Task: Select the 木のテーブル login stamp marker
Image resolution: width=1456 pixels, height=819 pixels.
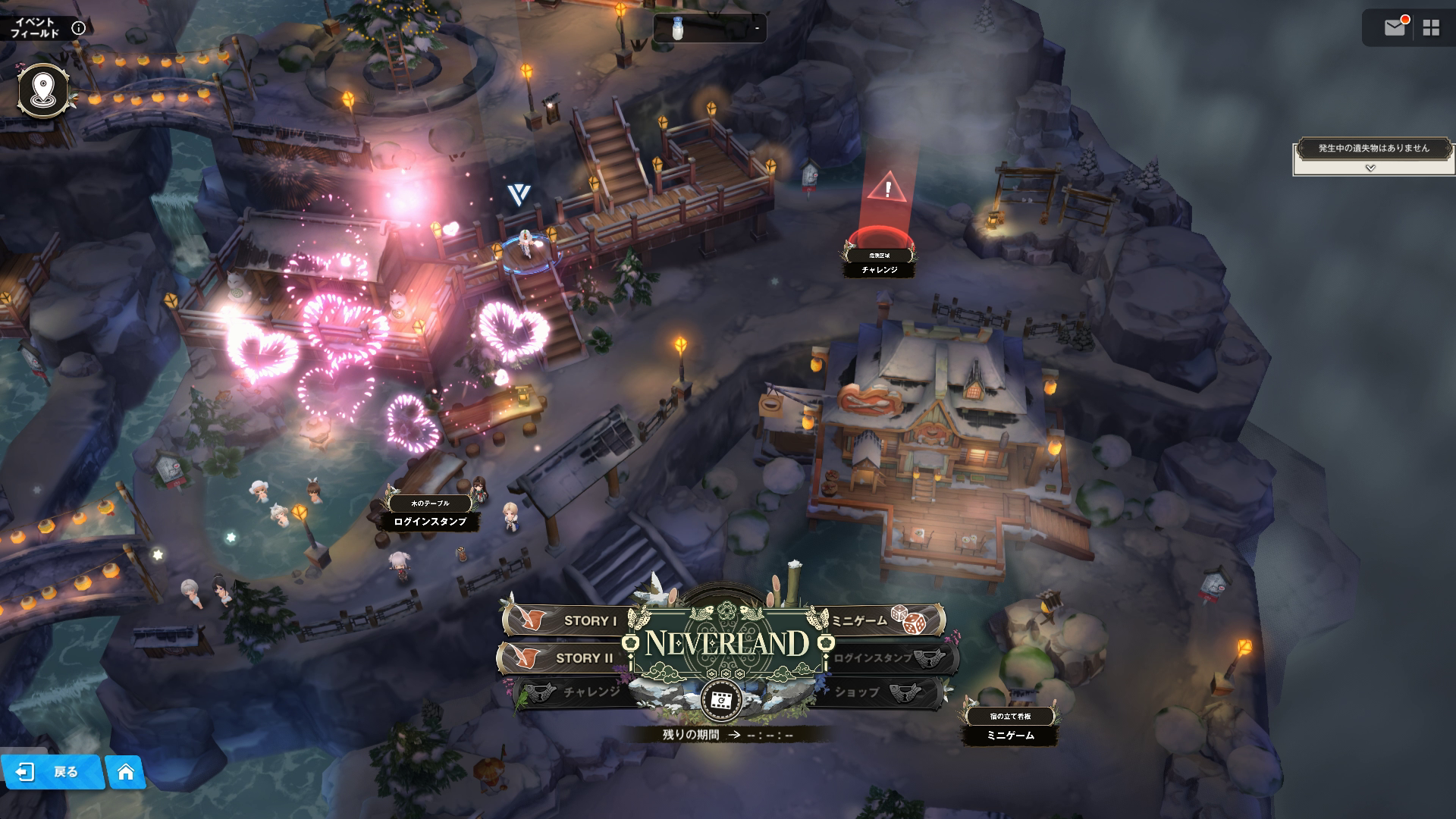Action: tap(430, 513)
